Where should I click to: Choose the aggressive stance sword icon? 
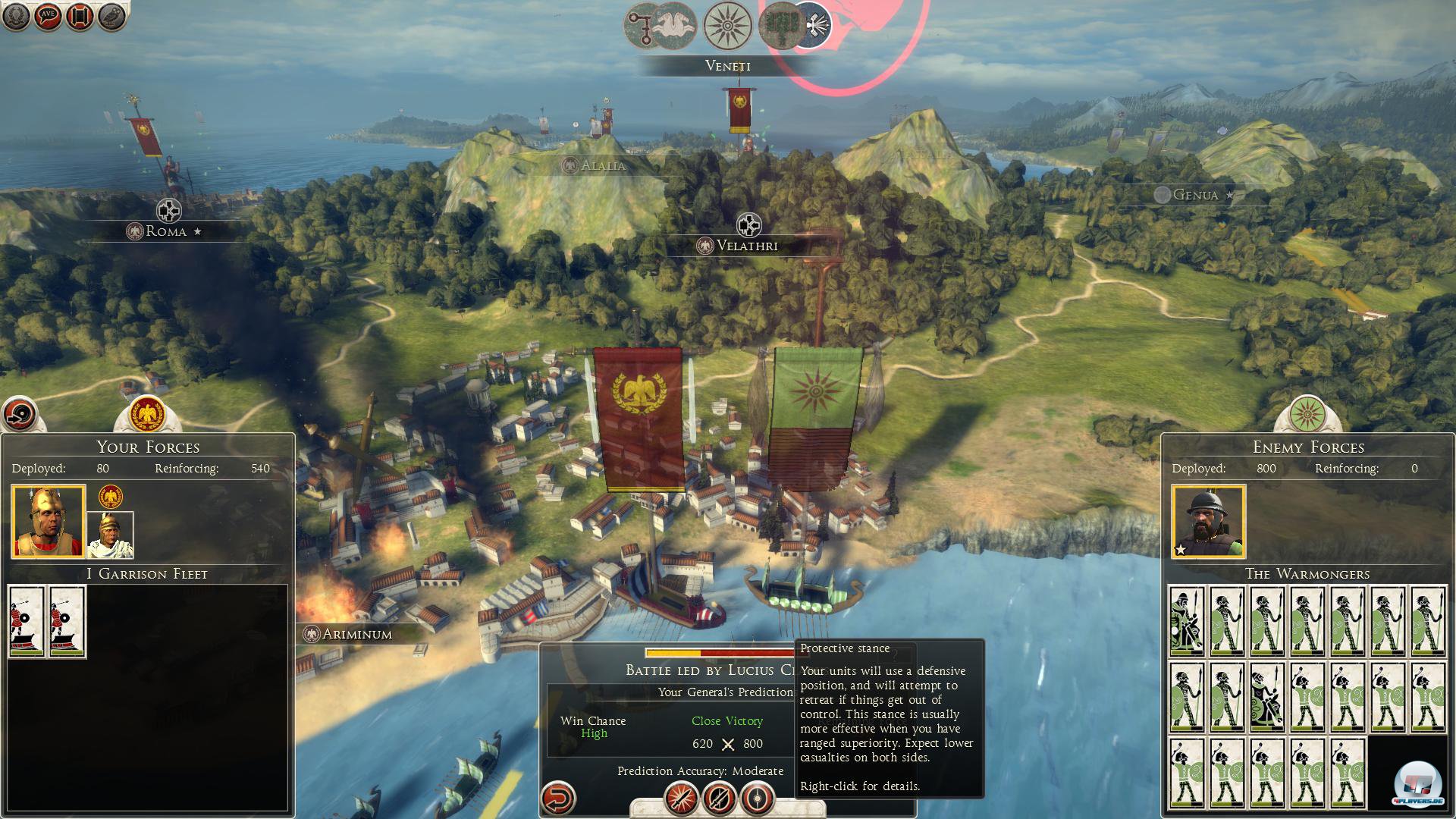point(680,798)
